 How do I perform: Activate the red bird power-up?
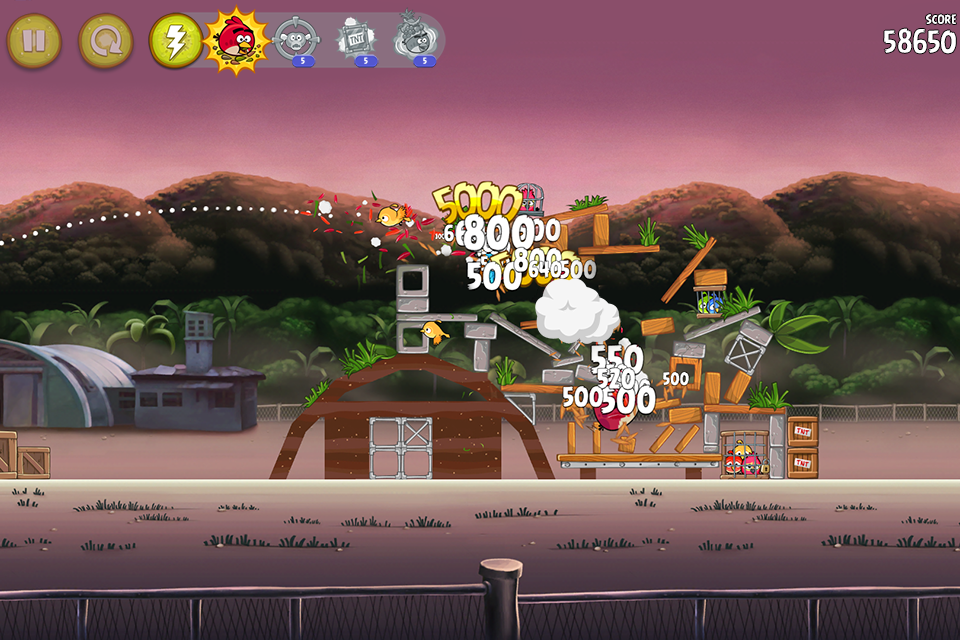236,39
